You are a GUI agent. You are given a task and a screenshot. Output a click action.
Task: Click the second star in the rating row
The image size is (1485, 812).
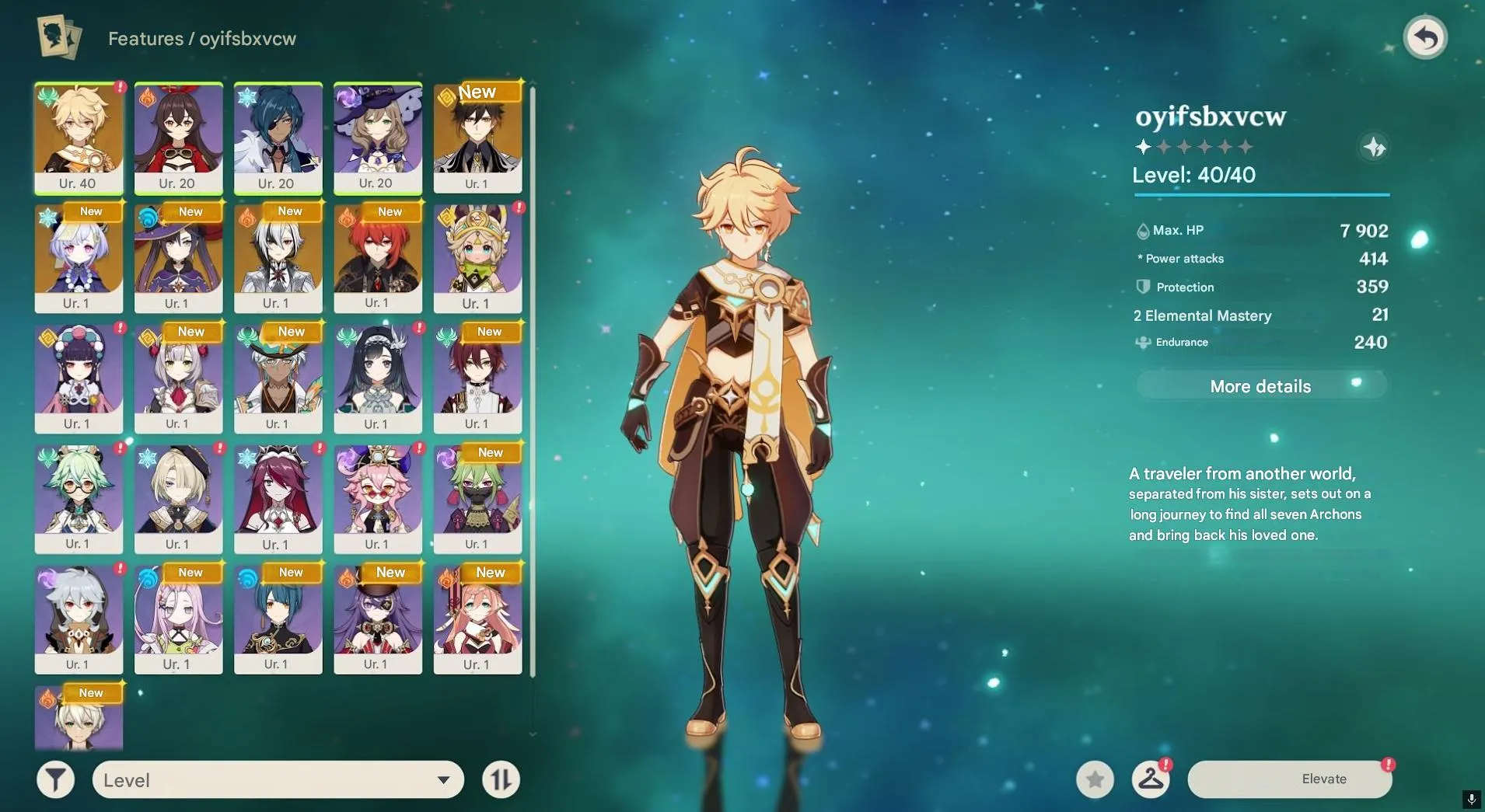(x=1162, y=146)
